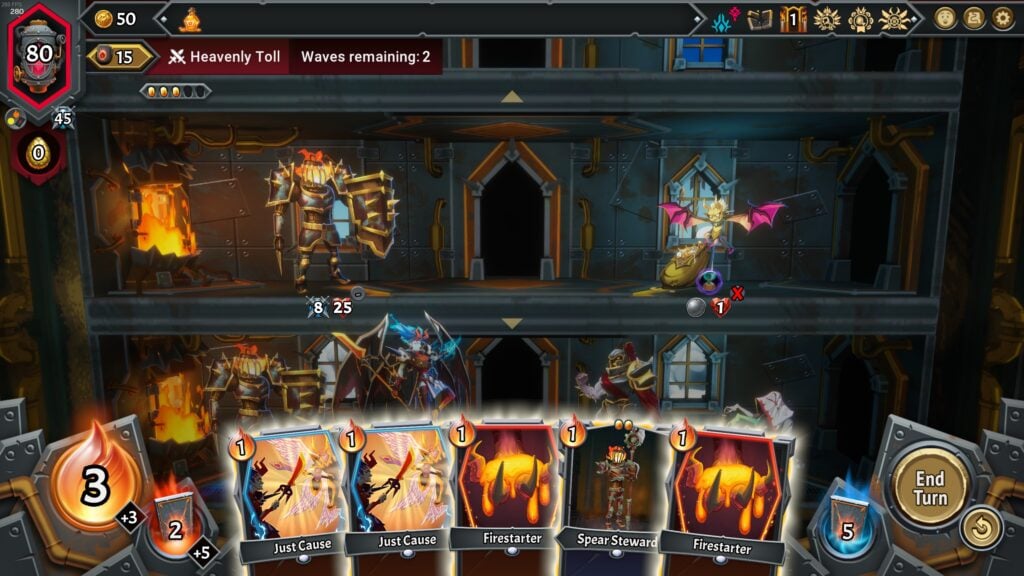Inspect the orange artifact icon in top bar
Screen dimensions: 1024x576
point(191,18)
